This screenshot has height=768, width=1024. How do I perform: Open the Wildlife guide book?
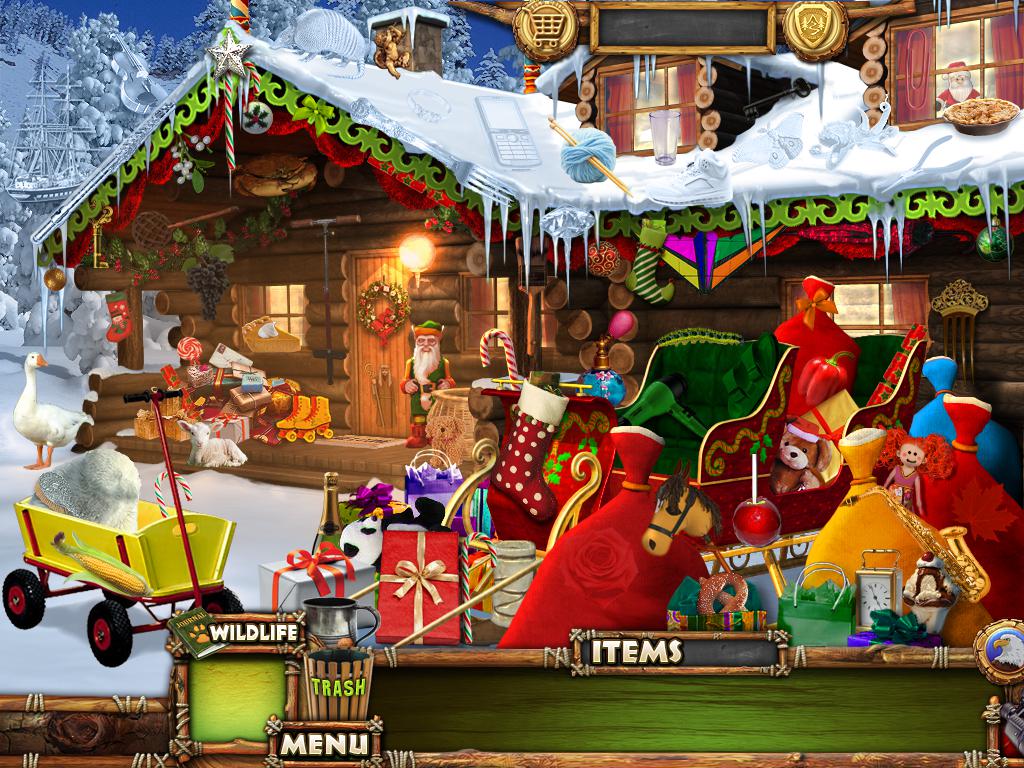point(236,631)
